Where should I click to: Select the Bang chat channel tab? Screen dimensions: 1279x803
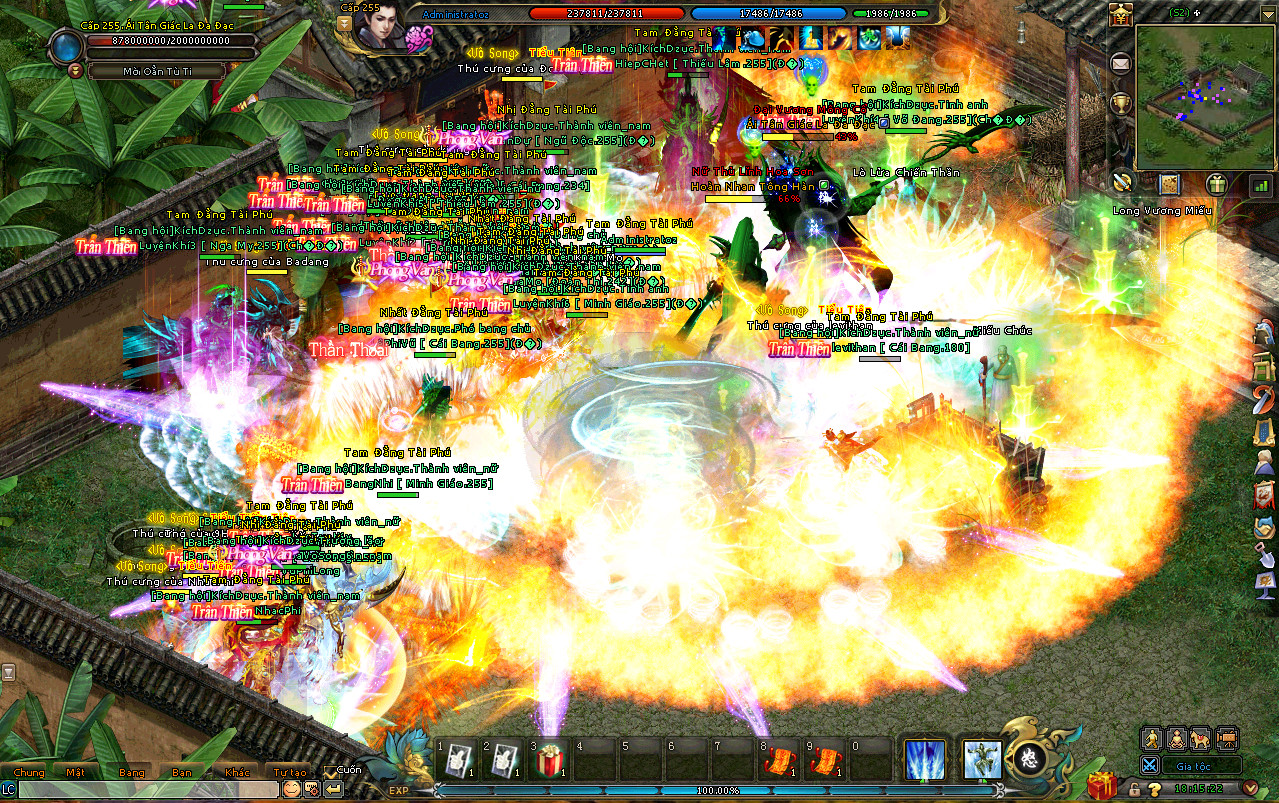coord(131,772)
